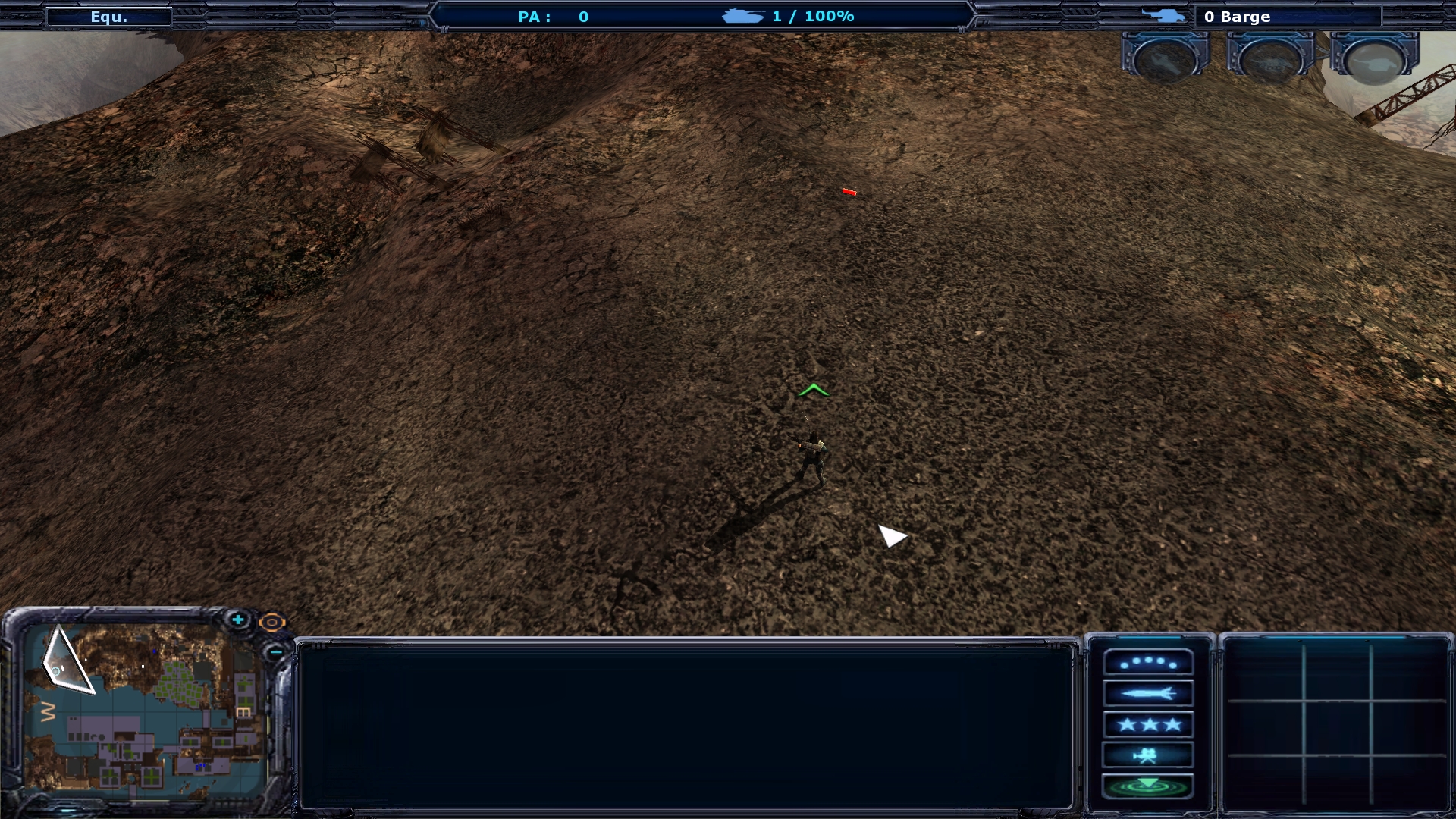Image resolution: width=1456 pixels, height=819 pixels.
Task: Click the five-dot formation button
Action: click(1148, 663)
